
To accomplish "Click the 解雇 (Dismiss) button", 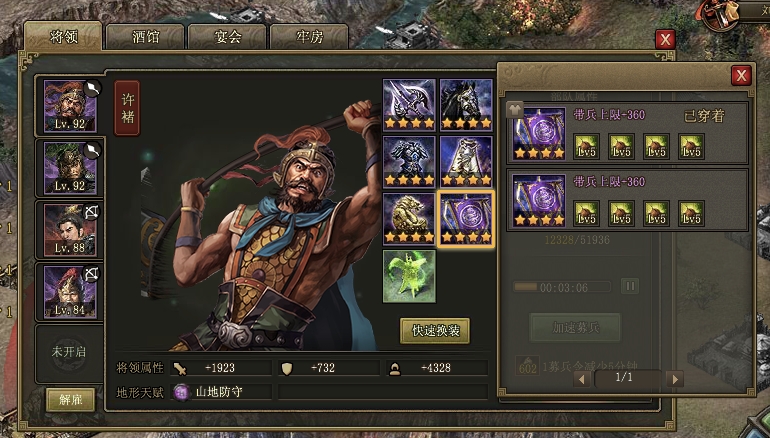I will click(x=70, y=399).
